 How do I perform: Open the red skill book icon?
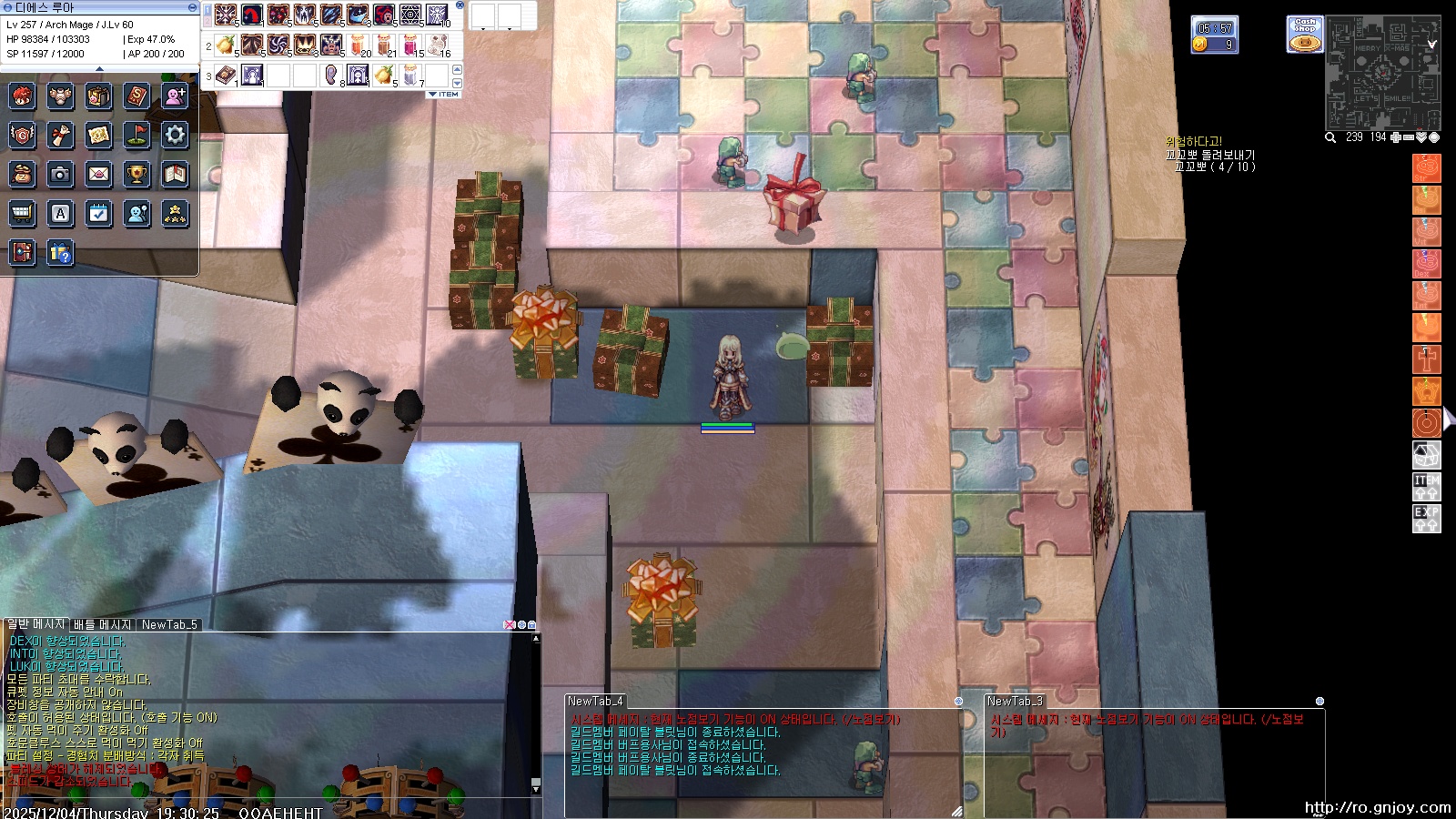(x=136, y=96)
